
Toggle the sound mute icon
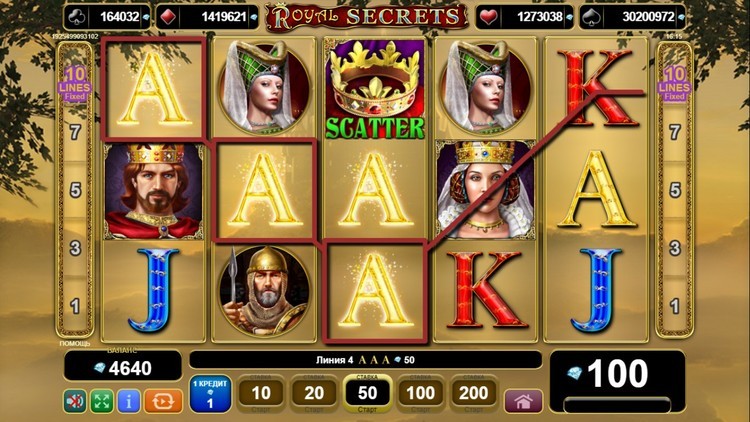(x=75, y=401)
